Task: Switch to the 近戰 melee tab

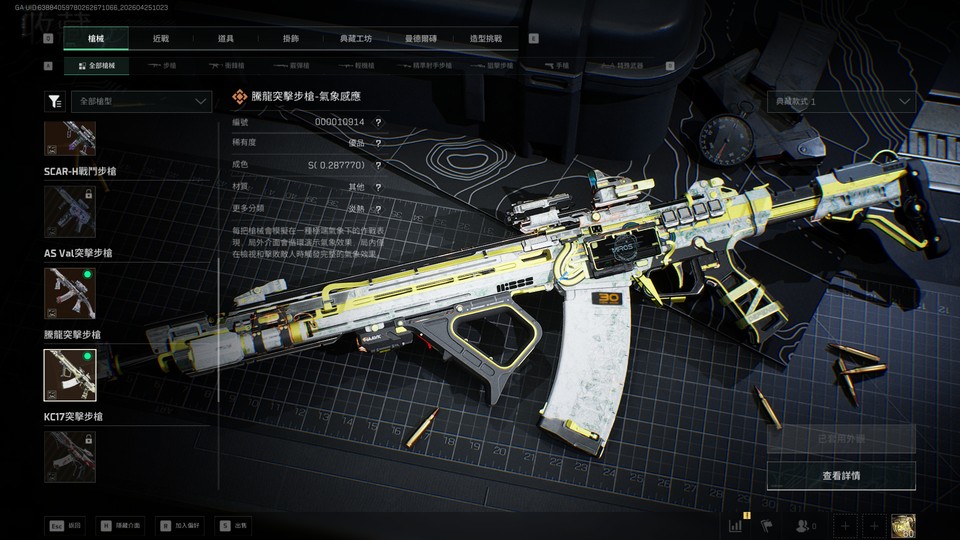Action: pyautogui.click(x=161, y=38)
